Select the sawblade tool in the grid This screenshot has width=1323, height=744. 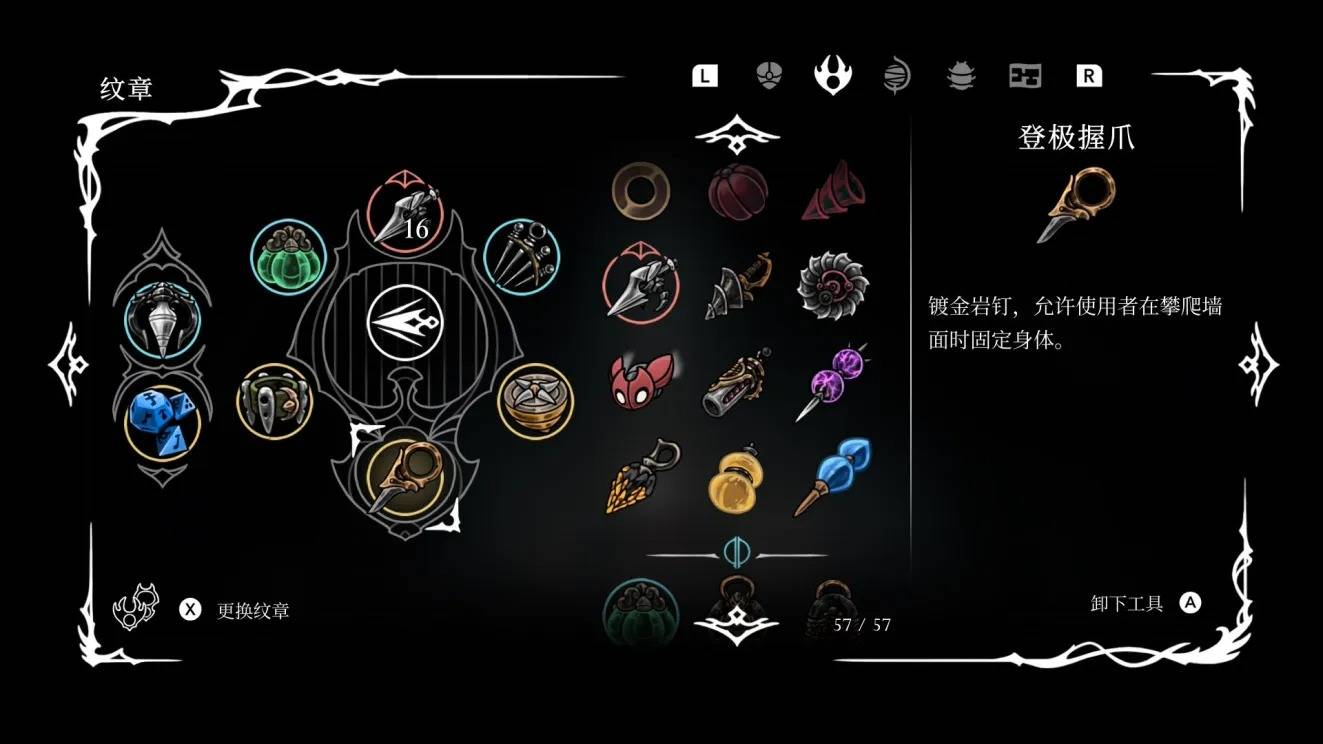pyautogui.click(x=832, y=283)
